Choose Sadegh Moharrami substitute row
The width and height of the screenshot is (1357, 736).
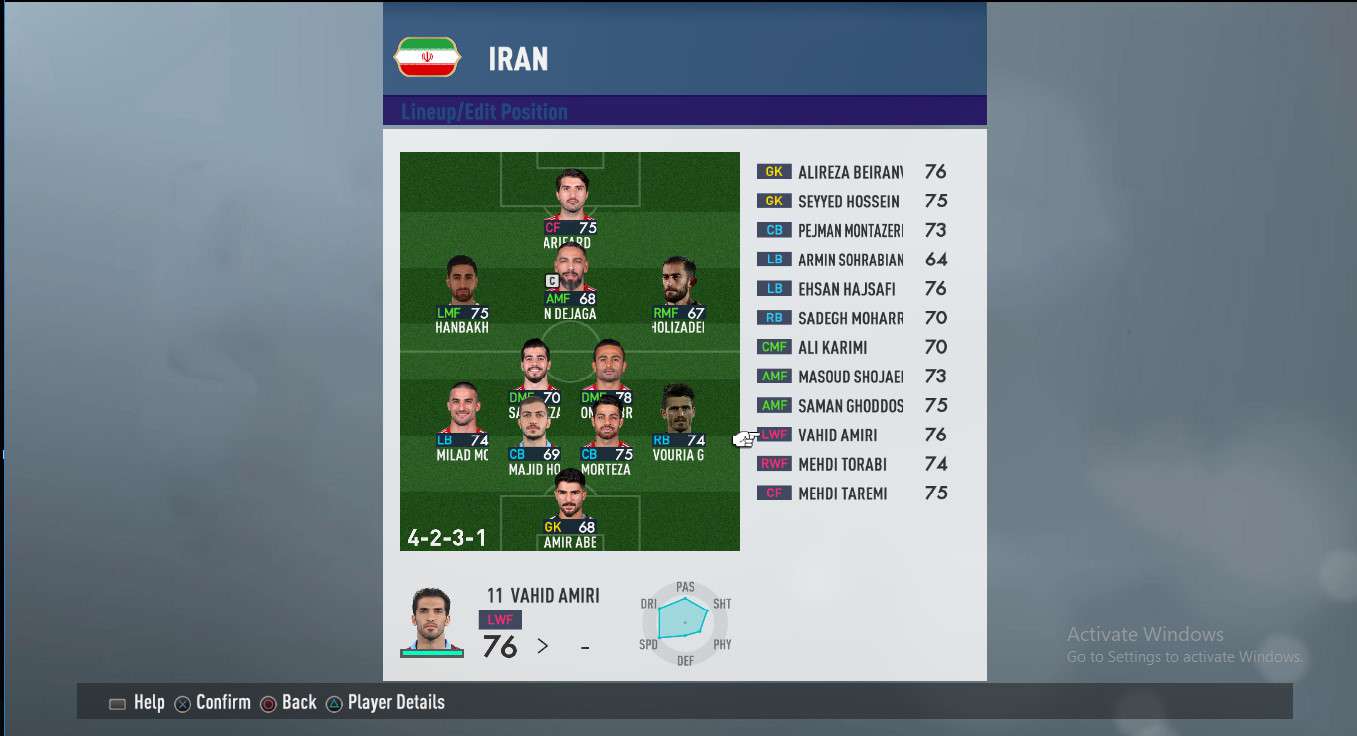point(849,318)
